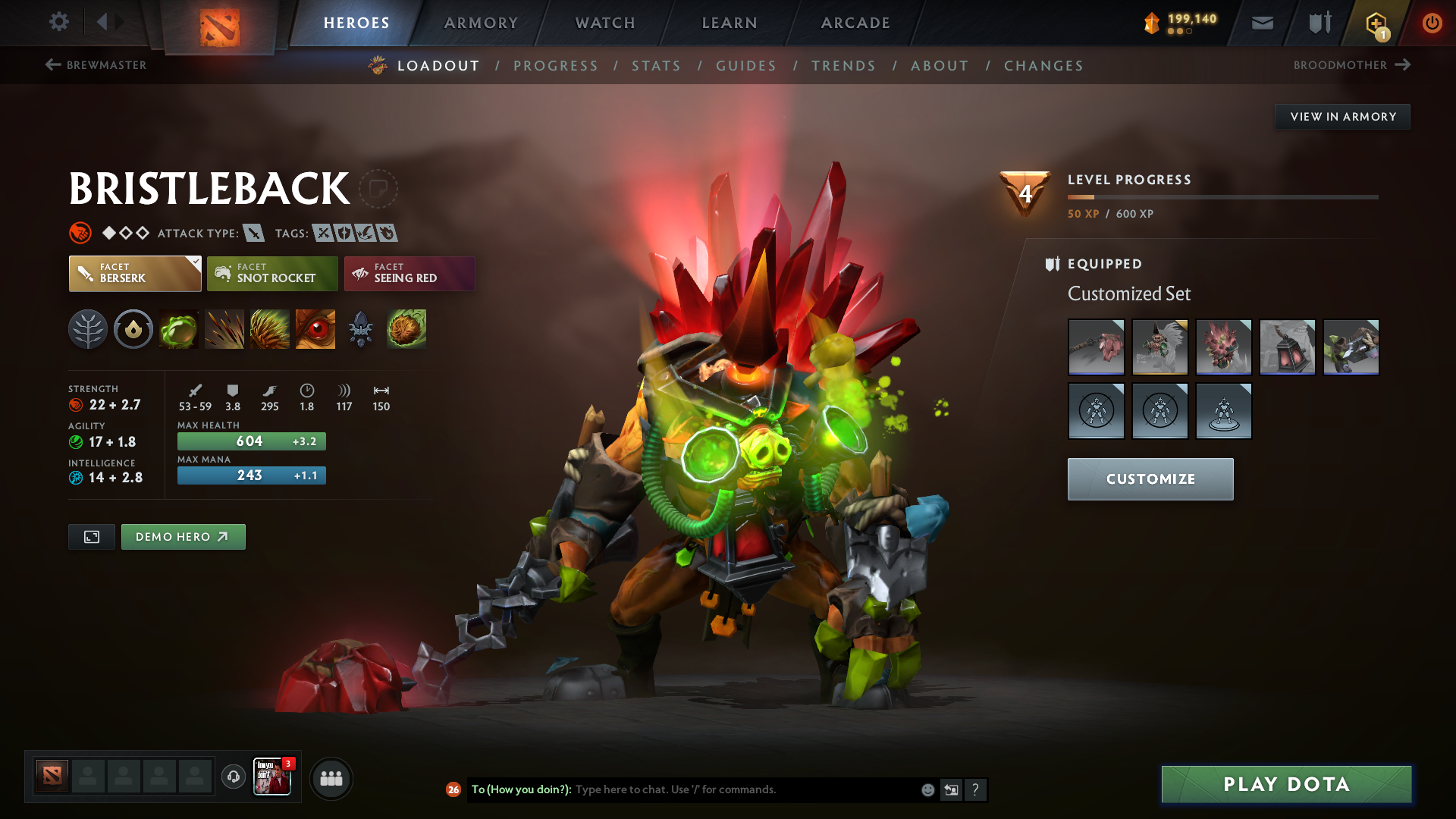Screen dimensions: 1456x819
Task: View the hero Guides section
Action: [x=746, y=66]
